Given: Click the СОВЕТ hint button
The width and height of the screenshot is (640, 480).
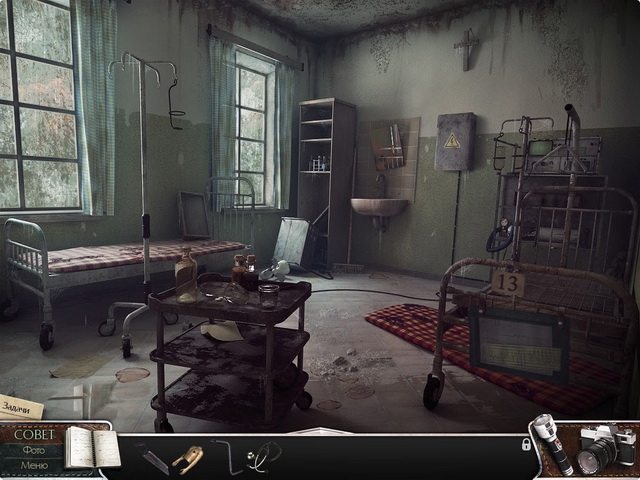Looking at the screenshot, I should pos(34,435).
